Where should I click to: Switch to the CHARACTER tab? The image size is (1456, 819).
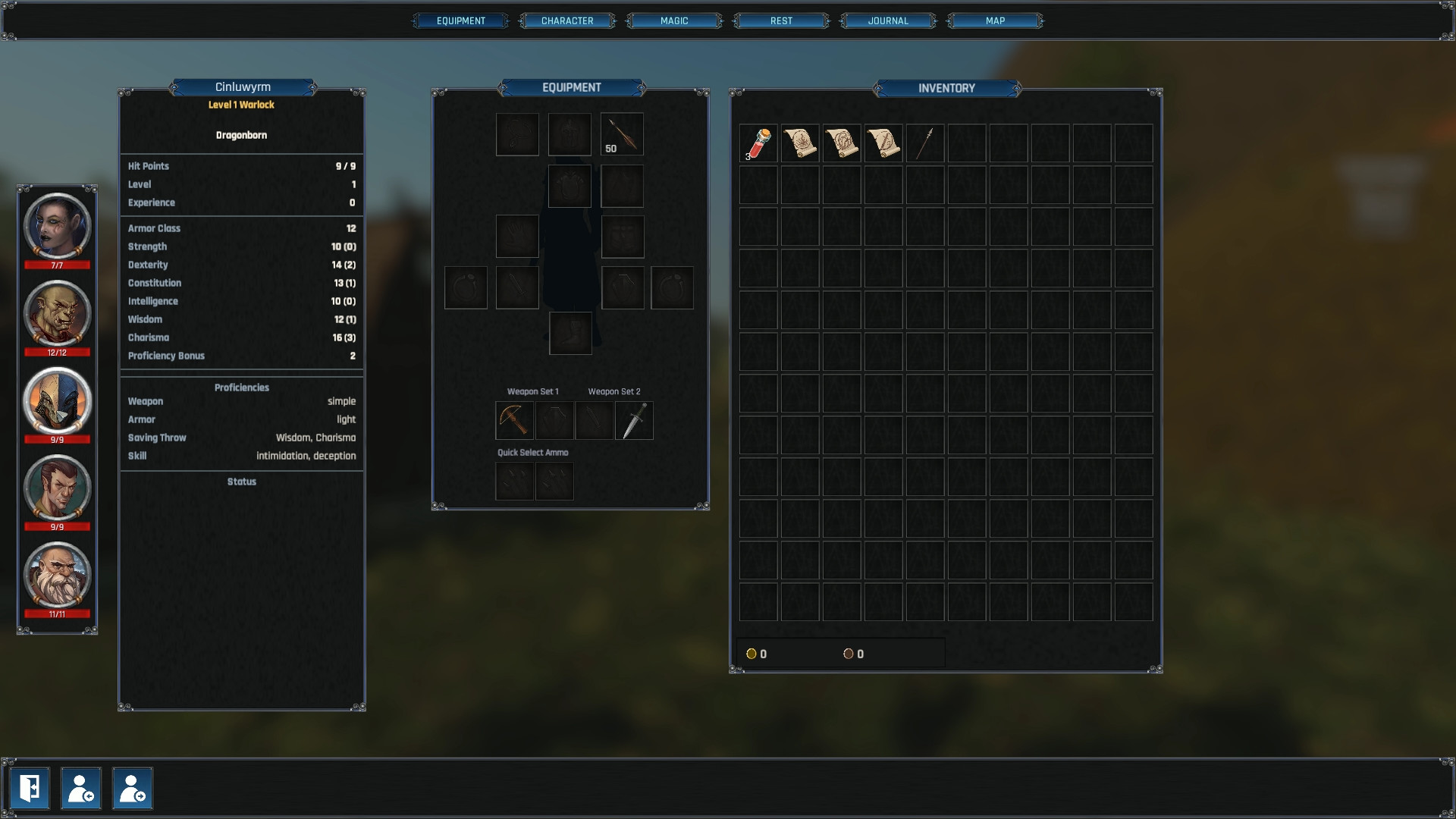pos(566,20)
